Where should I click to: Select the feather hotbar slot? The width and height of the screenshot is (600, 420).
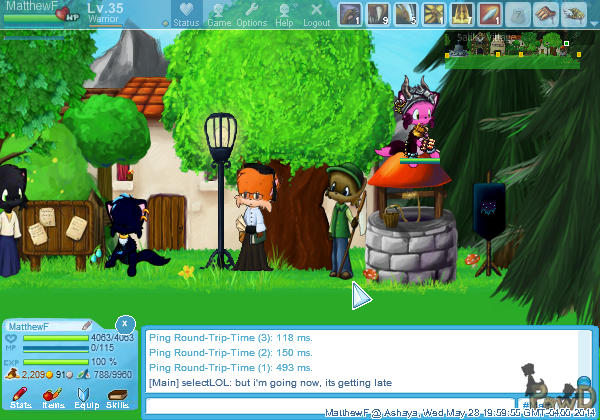[x=490, y=14]
